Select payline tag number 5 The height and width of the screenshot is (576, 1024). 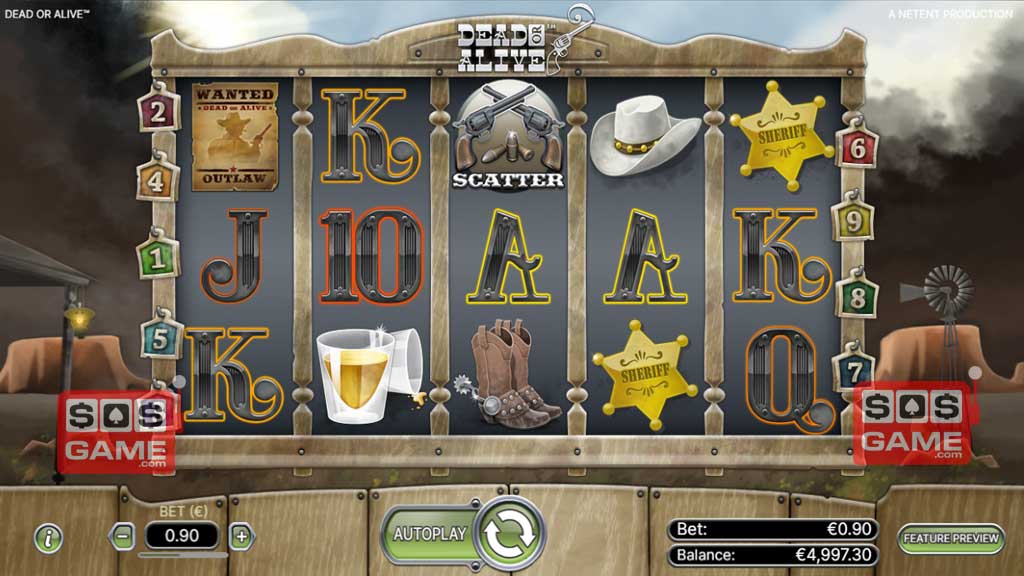(x=159, y=339)
